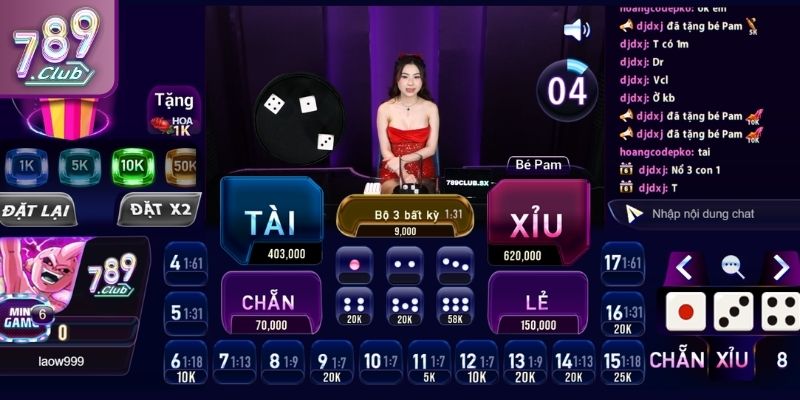
Task: Place a bet on TÀI
Action: pos(270,220)
